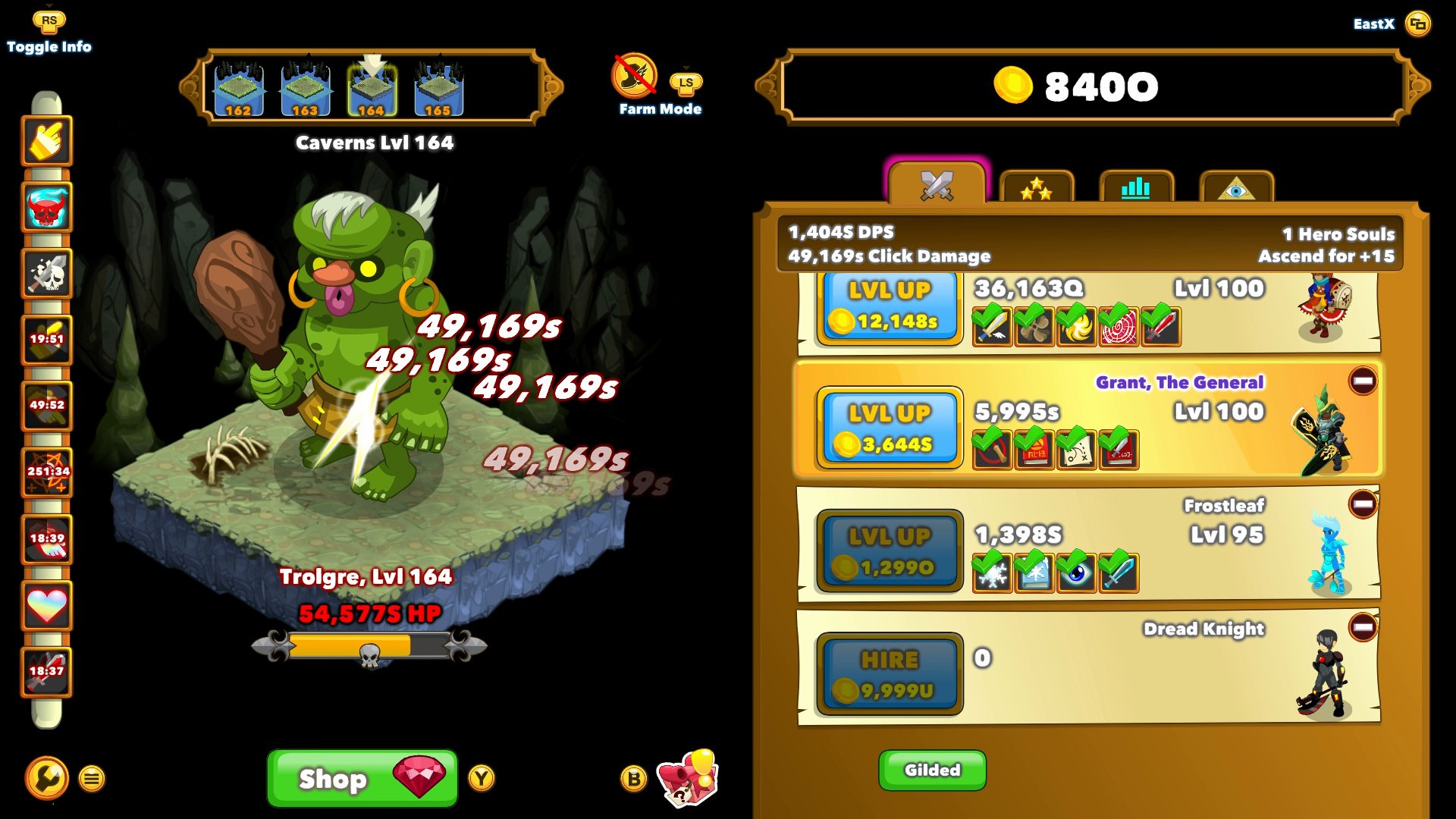
Task: Open the wrench settings menu
Action: pyautogui.click(x=47, y=778)
